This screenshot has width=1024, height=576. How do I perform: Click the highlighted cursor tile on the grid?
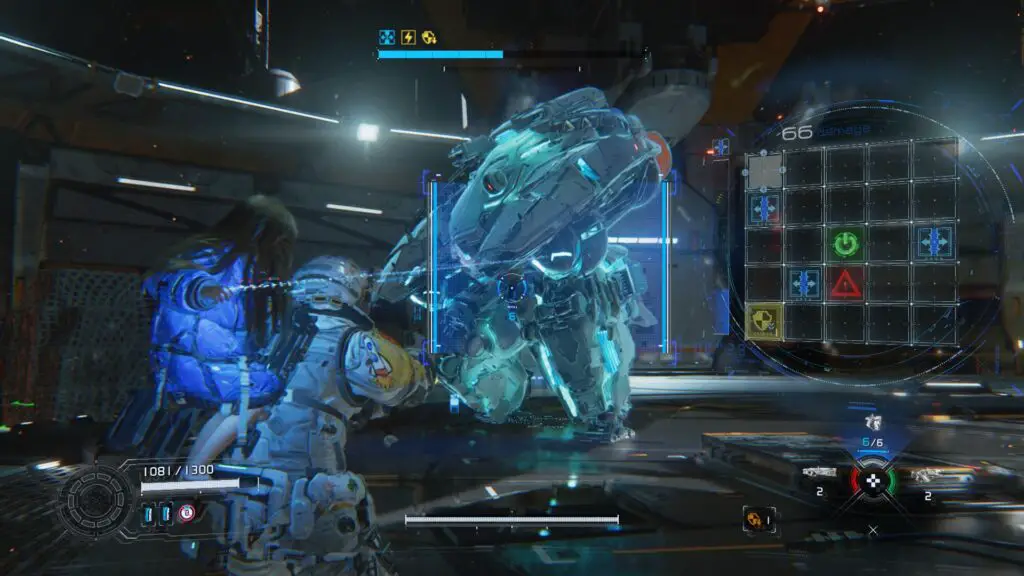(x=765, y=171)
